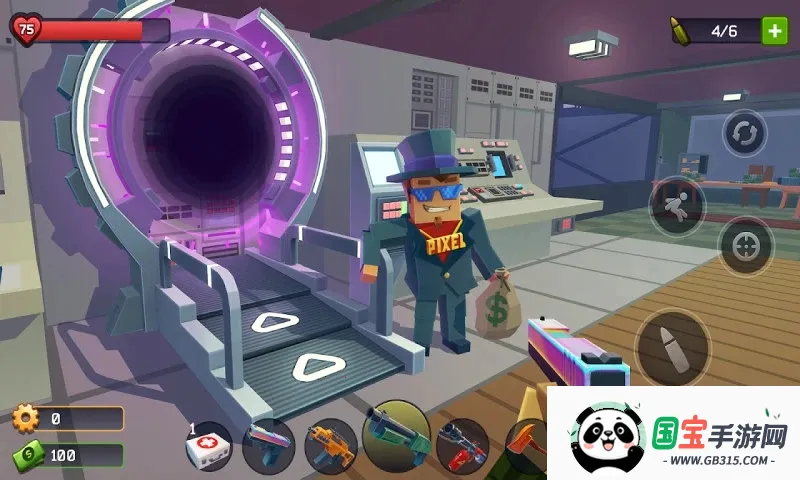
Task: Select the orange axe melee slot
Action: 525,445
